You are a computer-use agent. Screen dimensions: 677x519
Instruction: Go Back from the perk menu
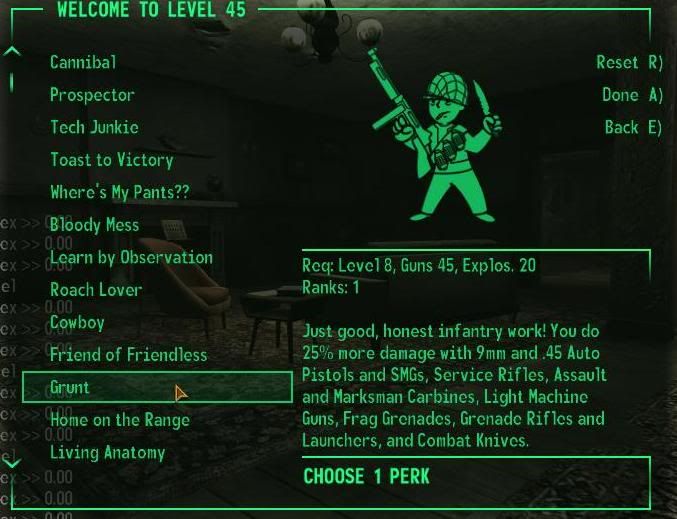[x=633, y=127]
